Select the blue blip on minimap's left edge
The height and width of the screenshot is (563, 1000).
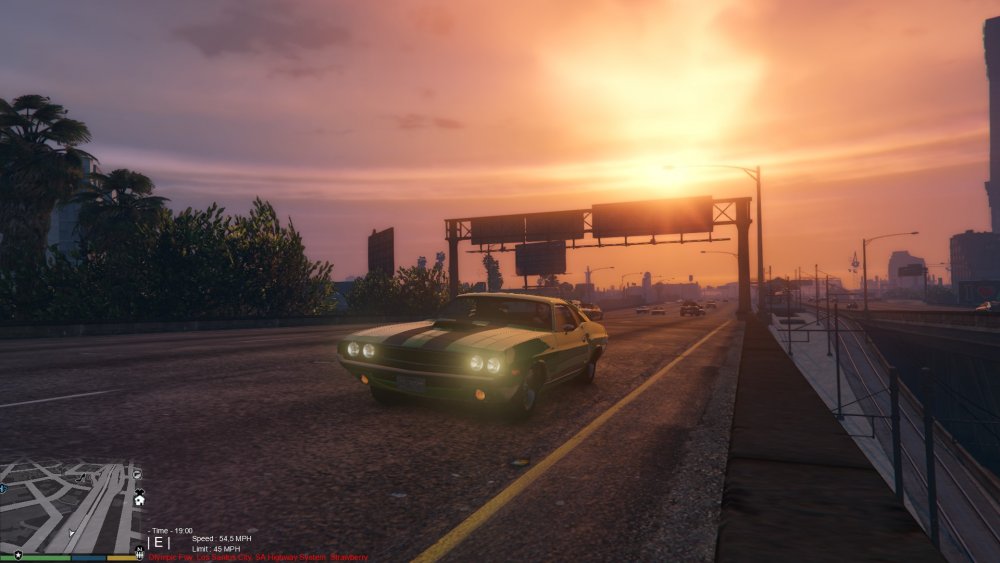tap(3, 489)
